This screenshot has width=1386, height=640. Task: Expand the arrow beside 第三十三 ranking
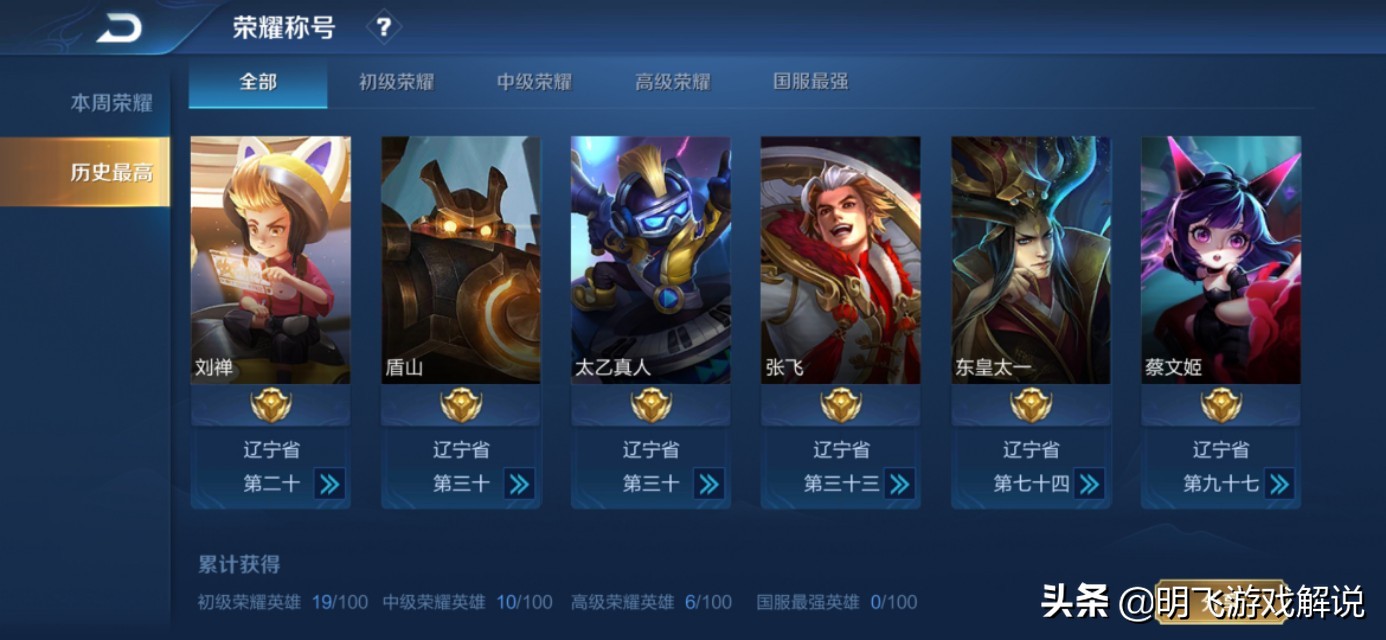click(x=899, y=484)
